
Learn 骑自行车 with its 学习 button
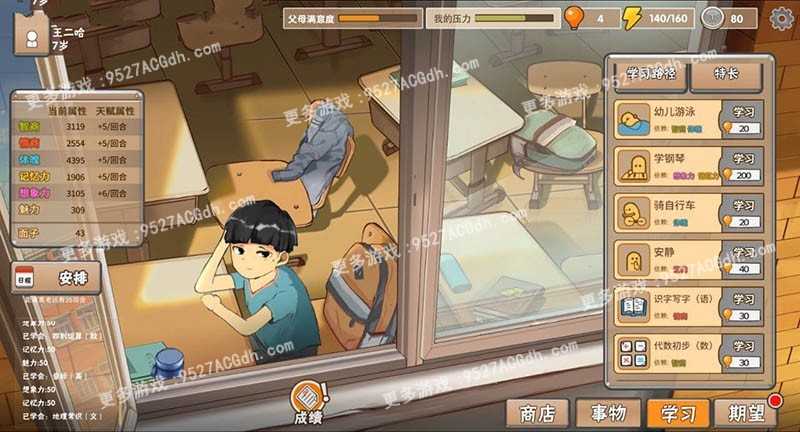click(743, 205)
